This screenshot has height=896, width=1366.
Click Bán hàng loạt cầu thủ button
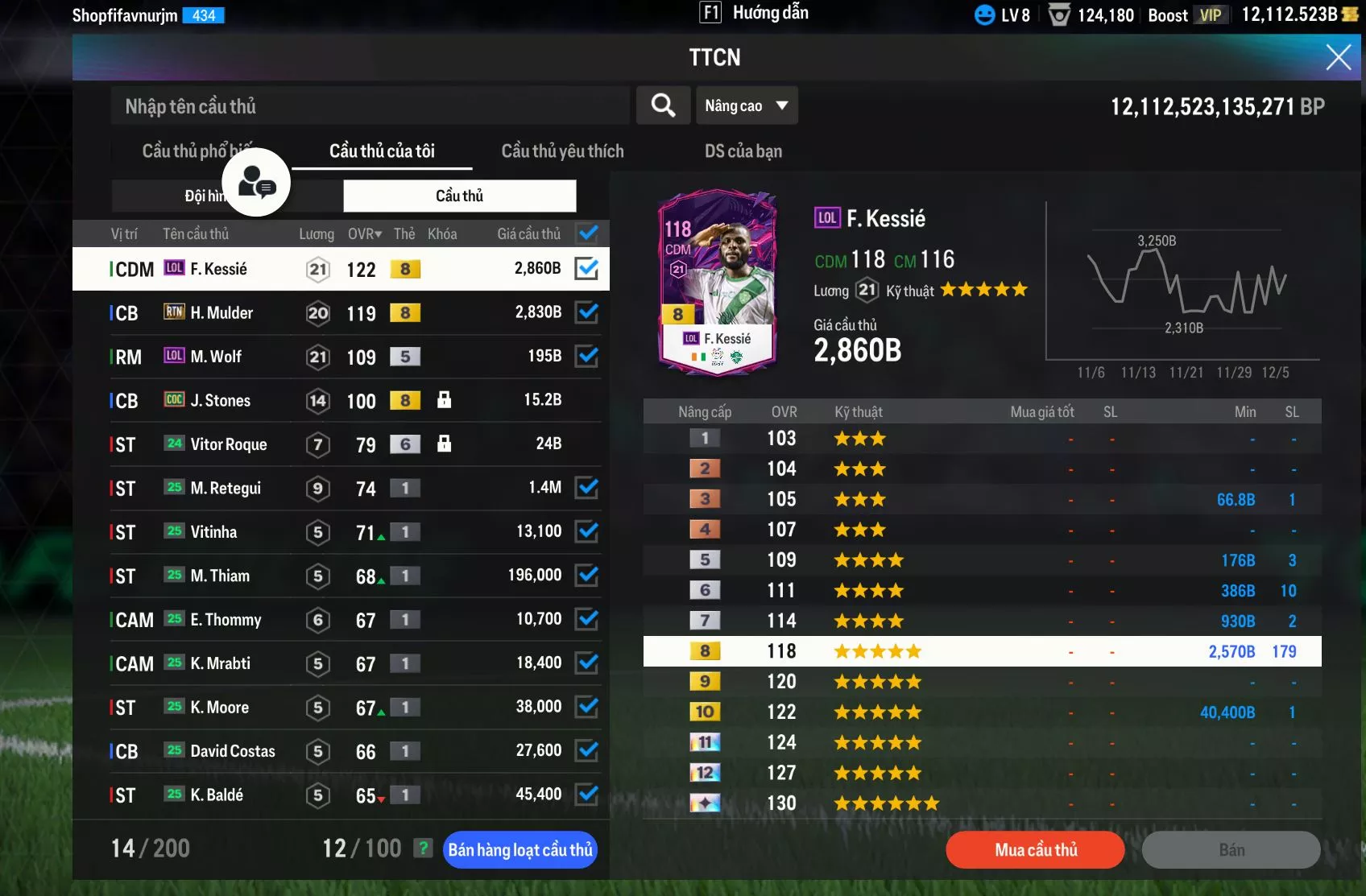[x=519, y=850]
